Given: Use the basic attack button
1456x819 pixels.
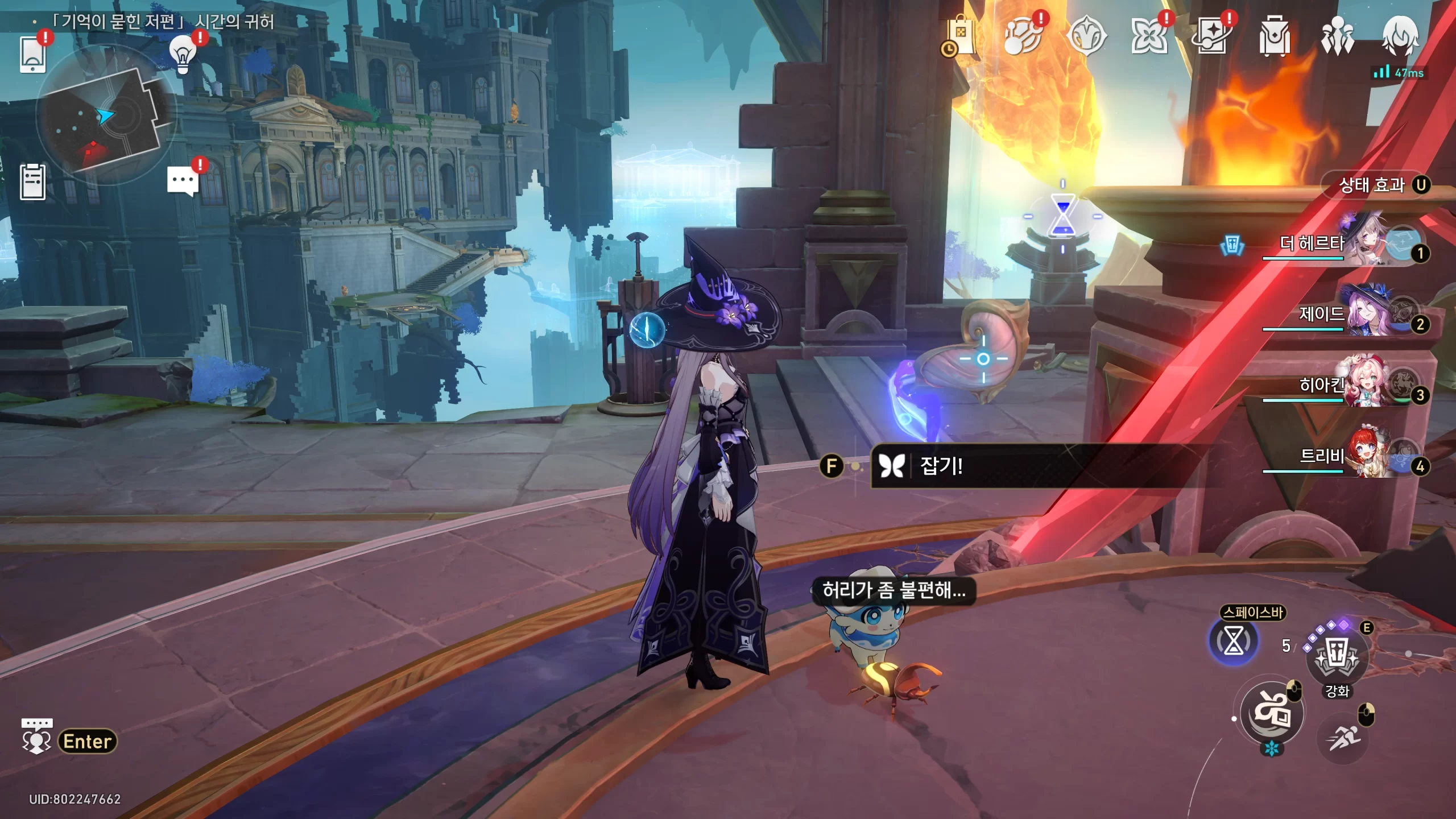Looking at the screenshot, I should (x=1272, y=713).
